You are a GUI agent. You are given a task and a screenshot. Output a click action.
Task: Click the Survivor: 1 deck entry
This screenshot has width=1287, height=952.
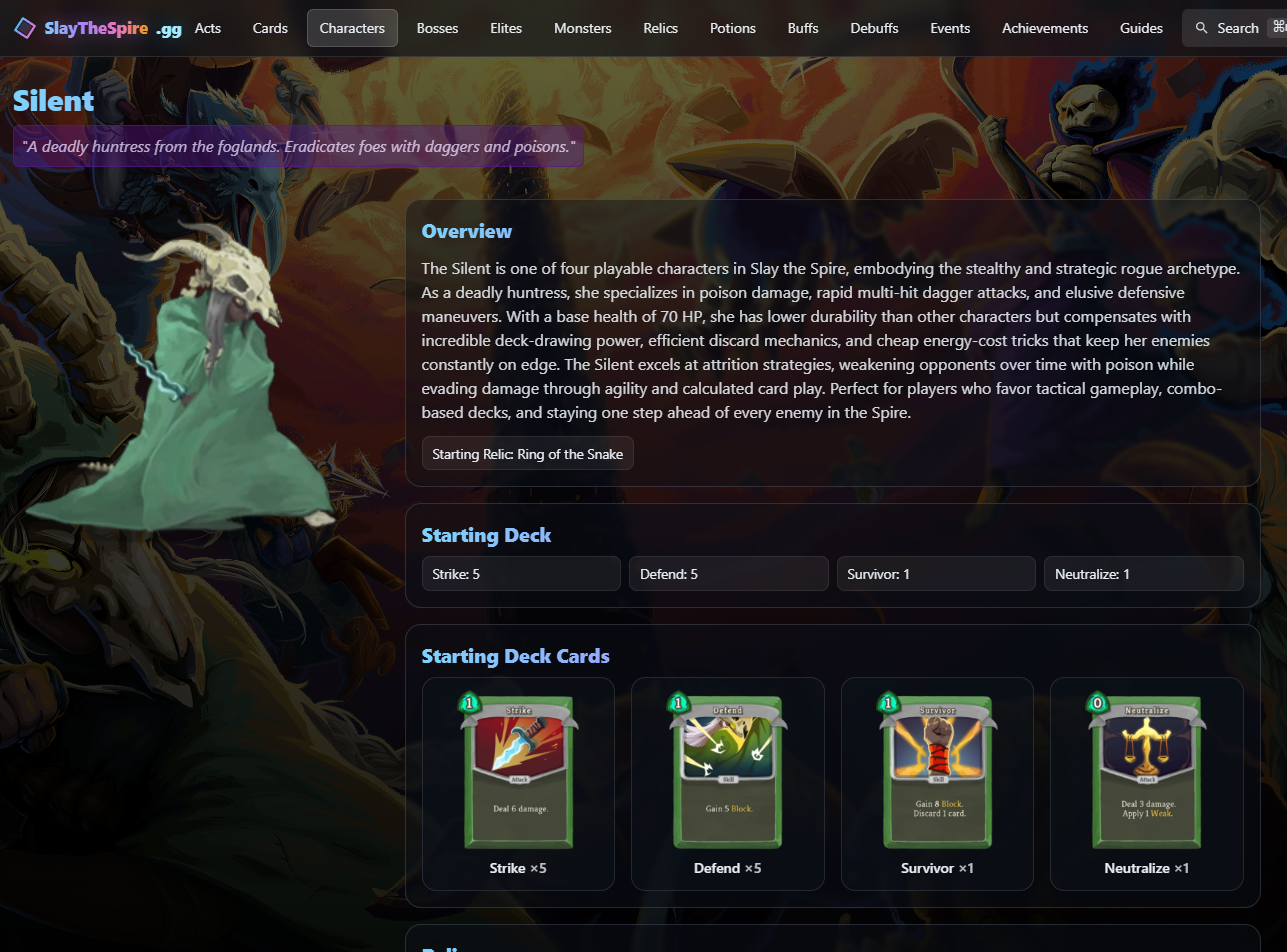point(935,573)
